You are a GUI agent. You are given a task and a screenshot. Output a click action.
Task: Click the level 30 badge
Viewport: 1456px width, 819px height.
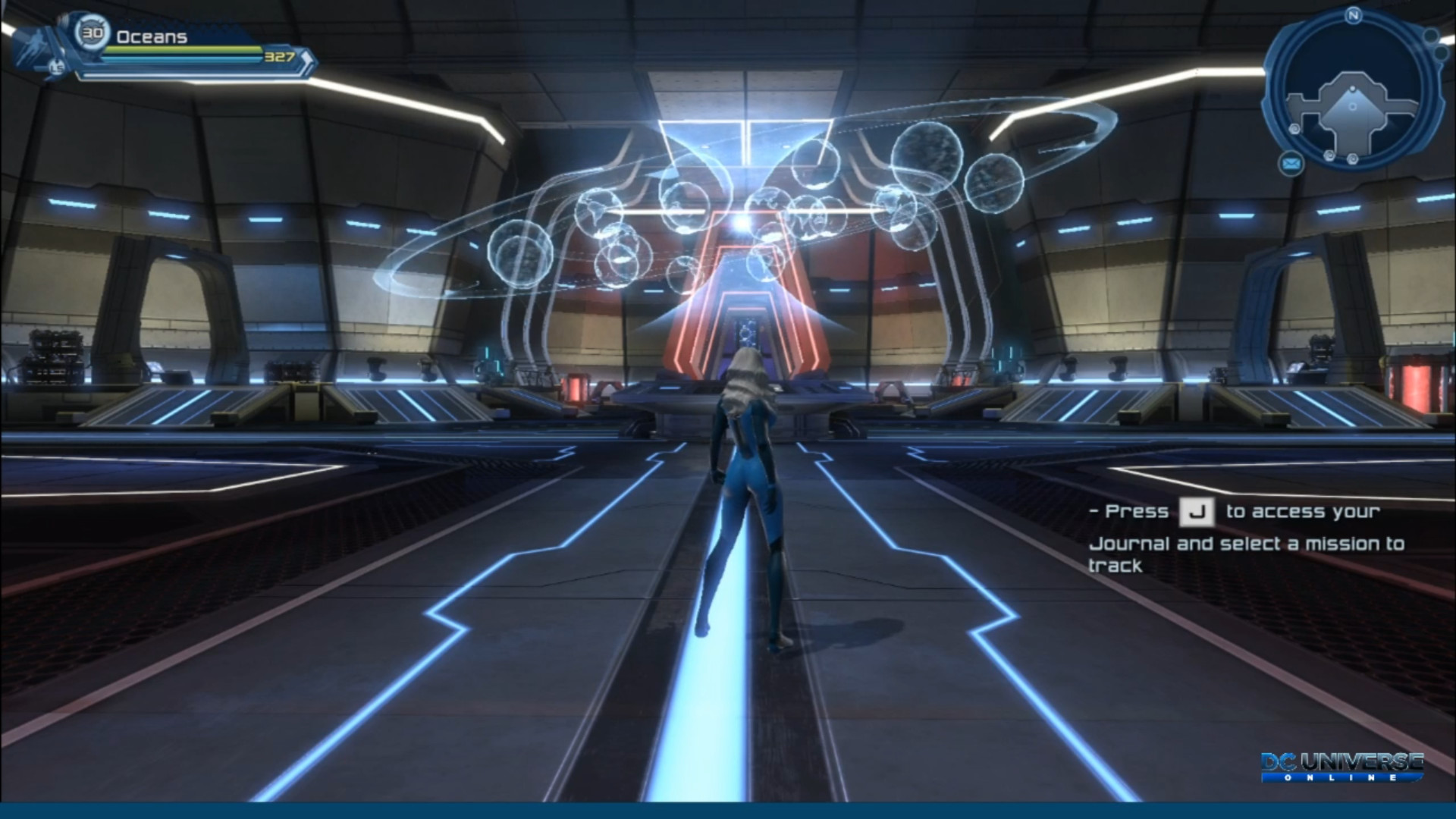tap(93, 33)
